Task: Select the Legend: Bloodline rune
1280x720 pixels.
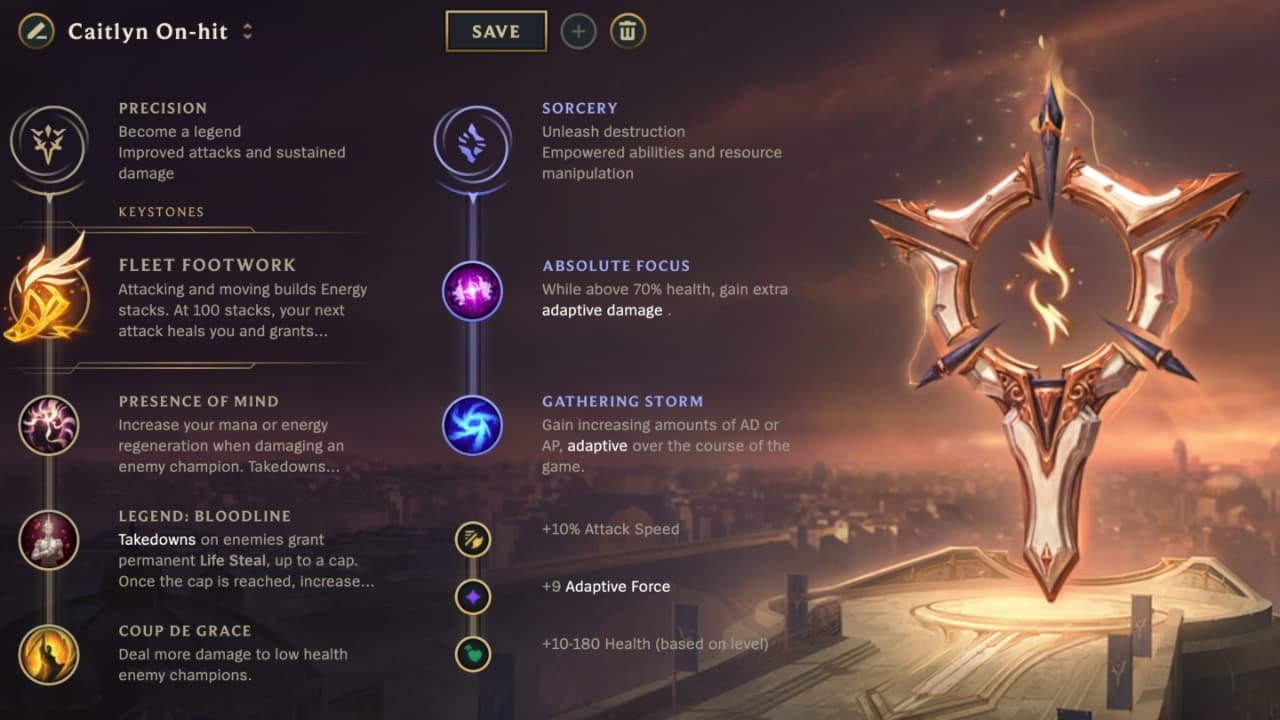Action: point(50,540)
